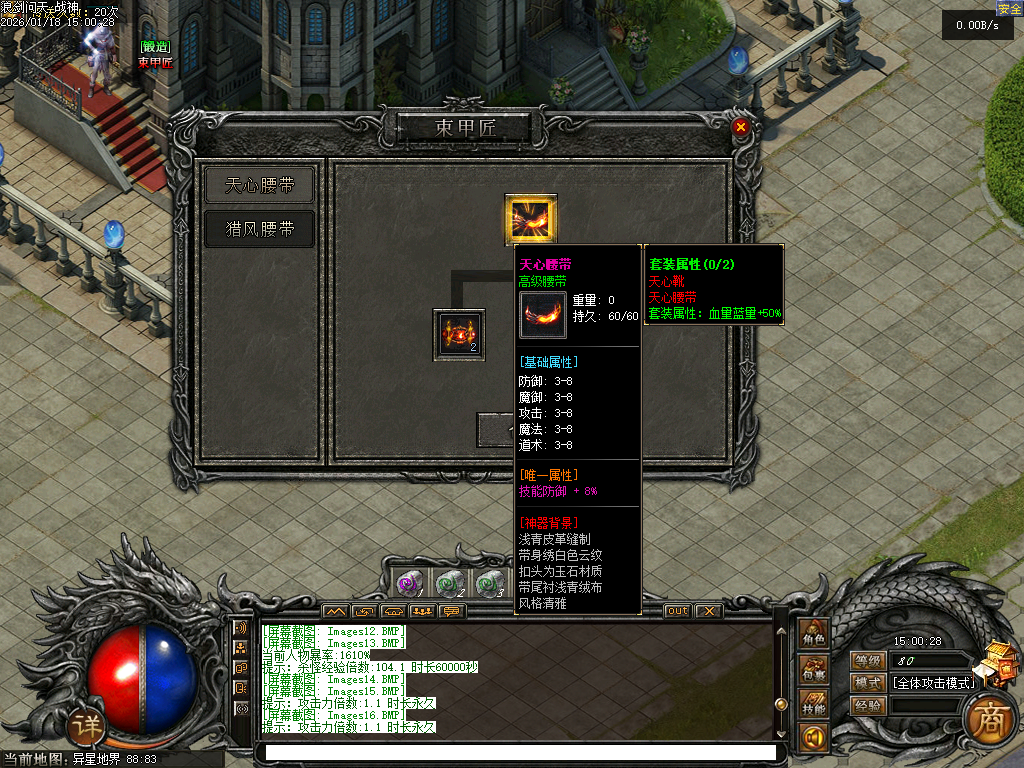The image size is (1024, 768).
Task: Close the 束甲匠 crafting window
Action: pyautogui.click(x=740, y=127)
